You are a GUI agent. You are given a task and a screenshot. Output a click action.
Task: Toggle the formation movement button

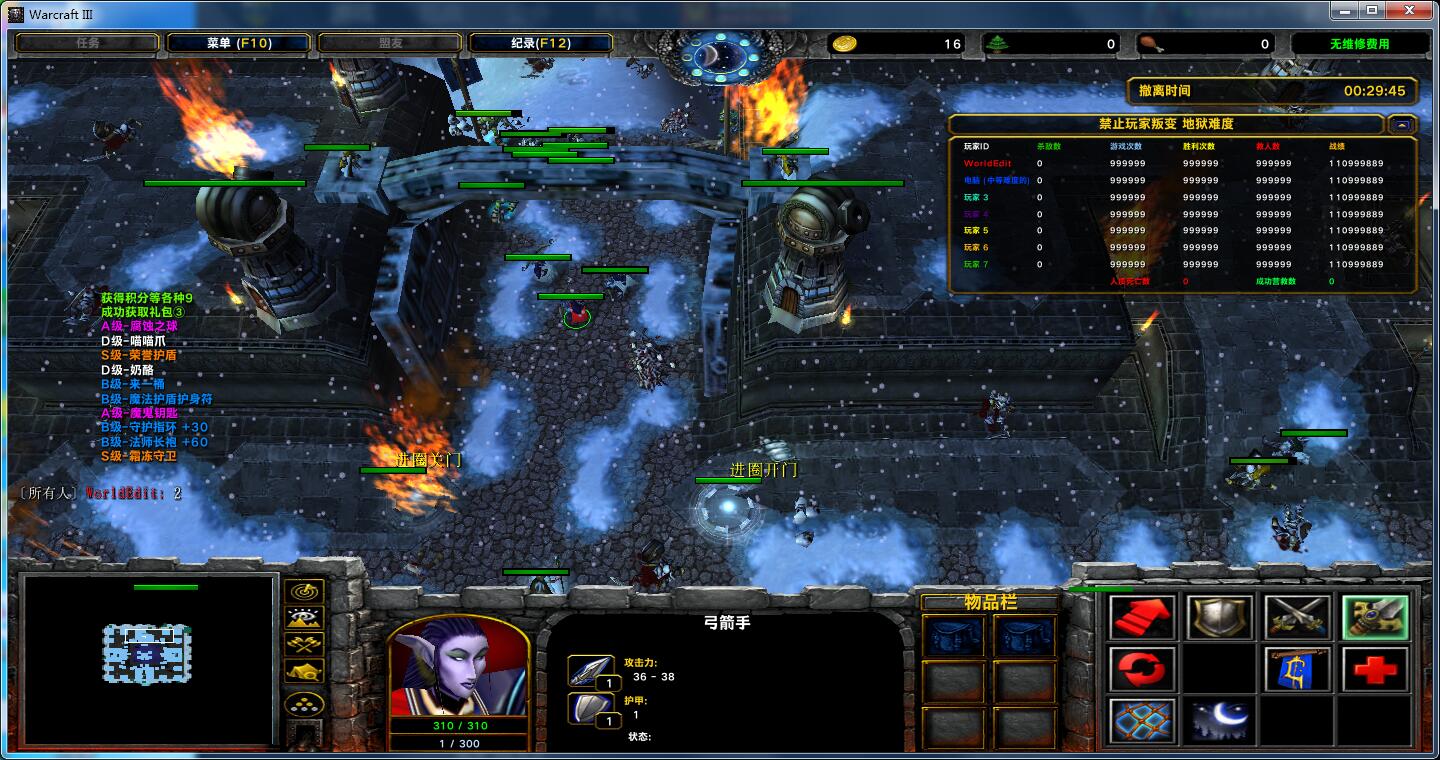pyautogui.click(x=304, y=704)
